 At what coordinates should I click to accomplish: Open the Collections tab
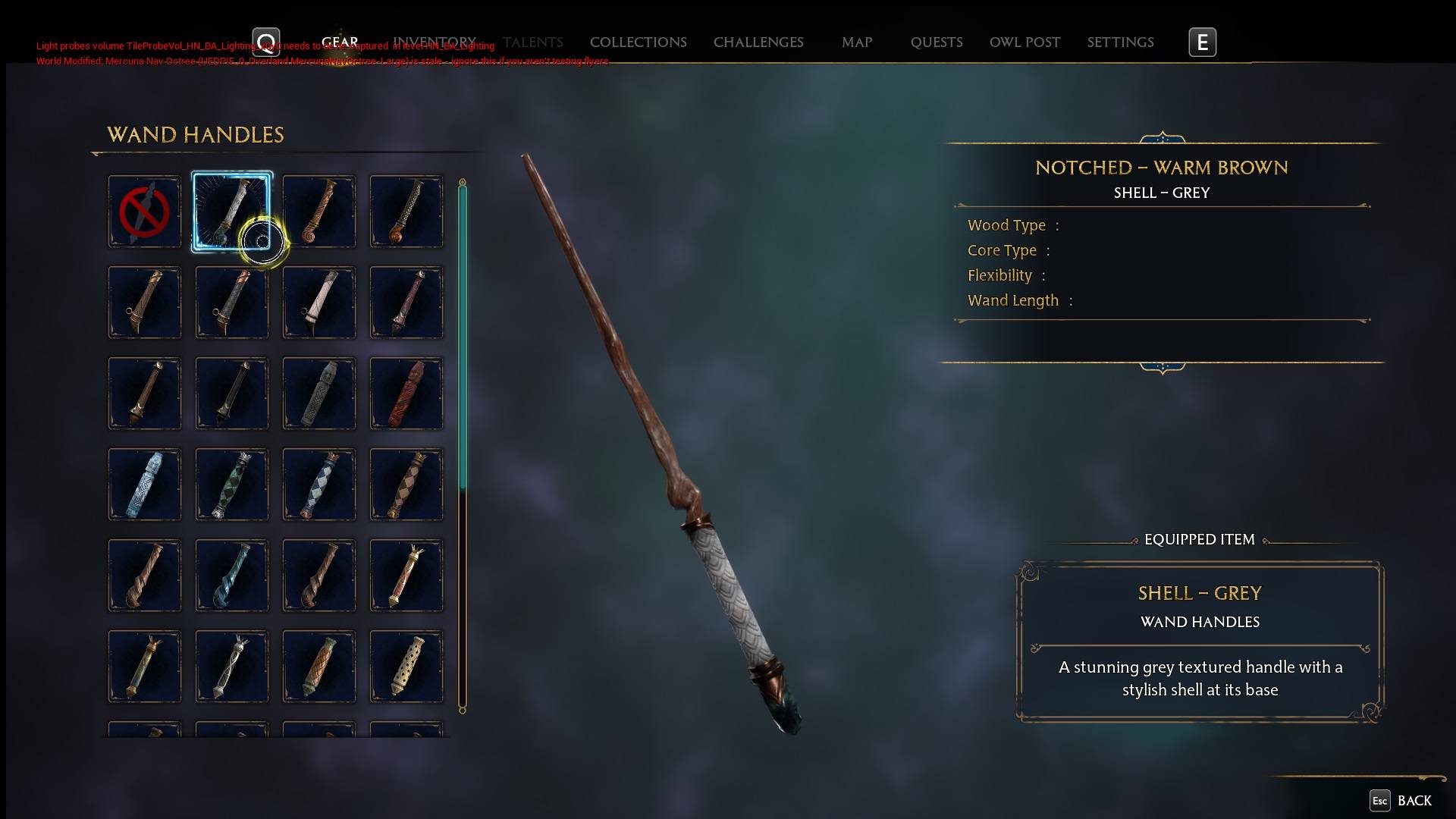(x=638, y=42)
